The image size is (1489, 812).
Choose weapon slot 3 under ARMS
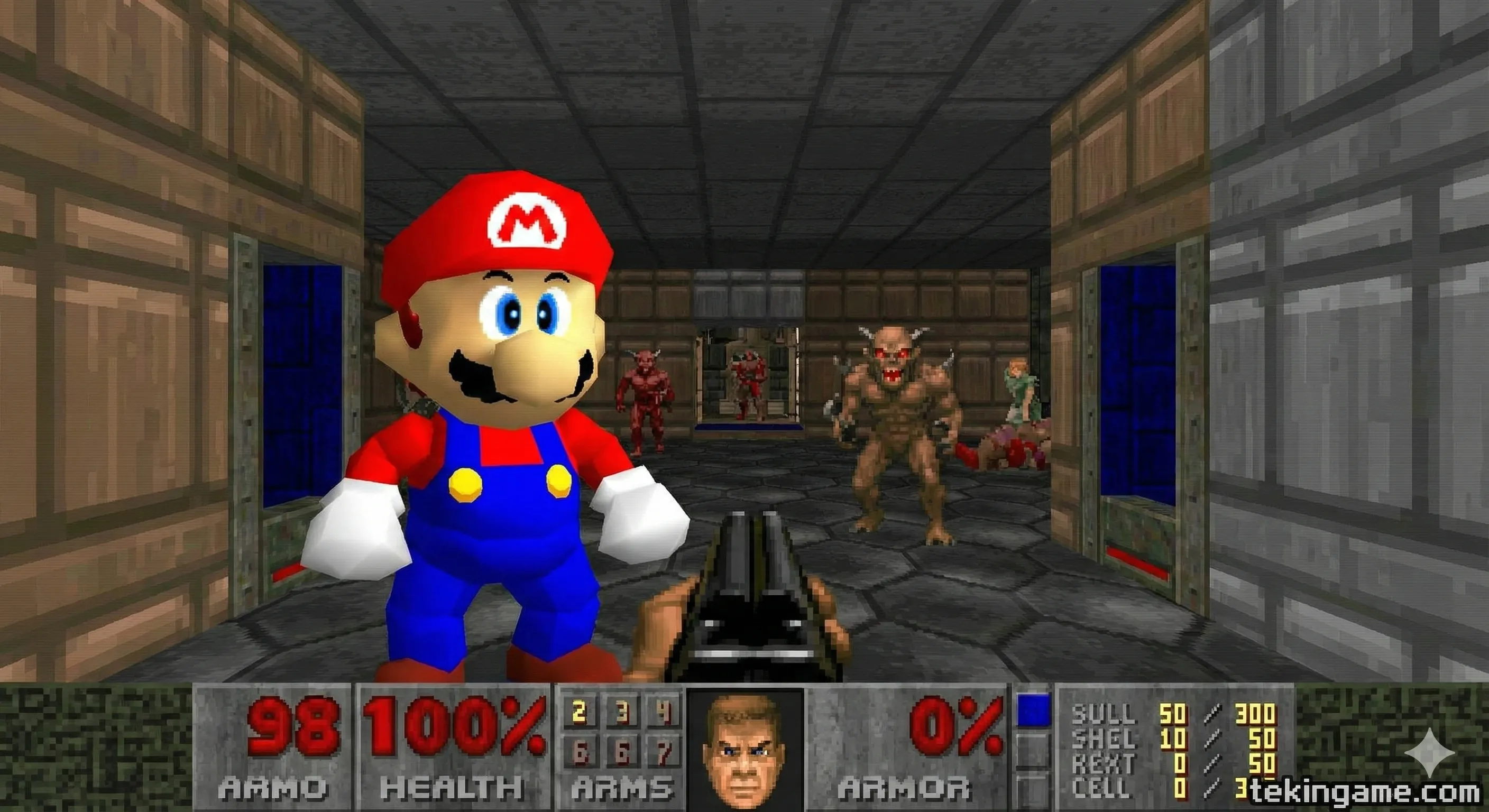pyautogui.click(x=622, y=713)
